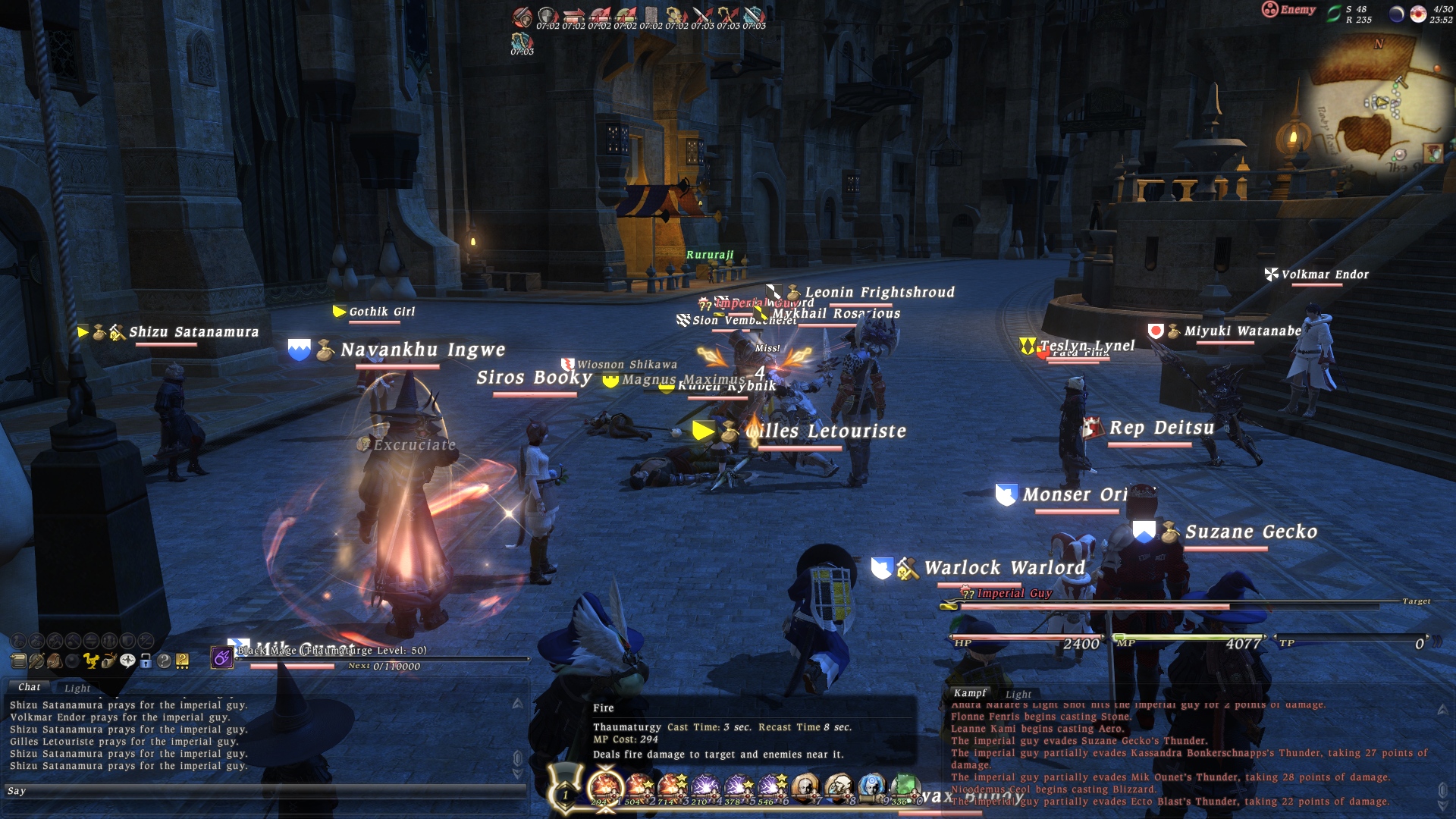Cast the plain Thunder spell in slot 4

(705, 788)
